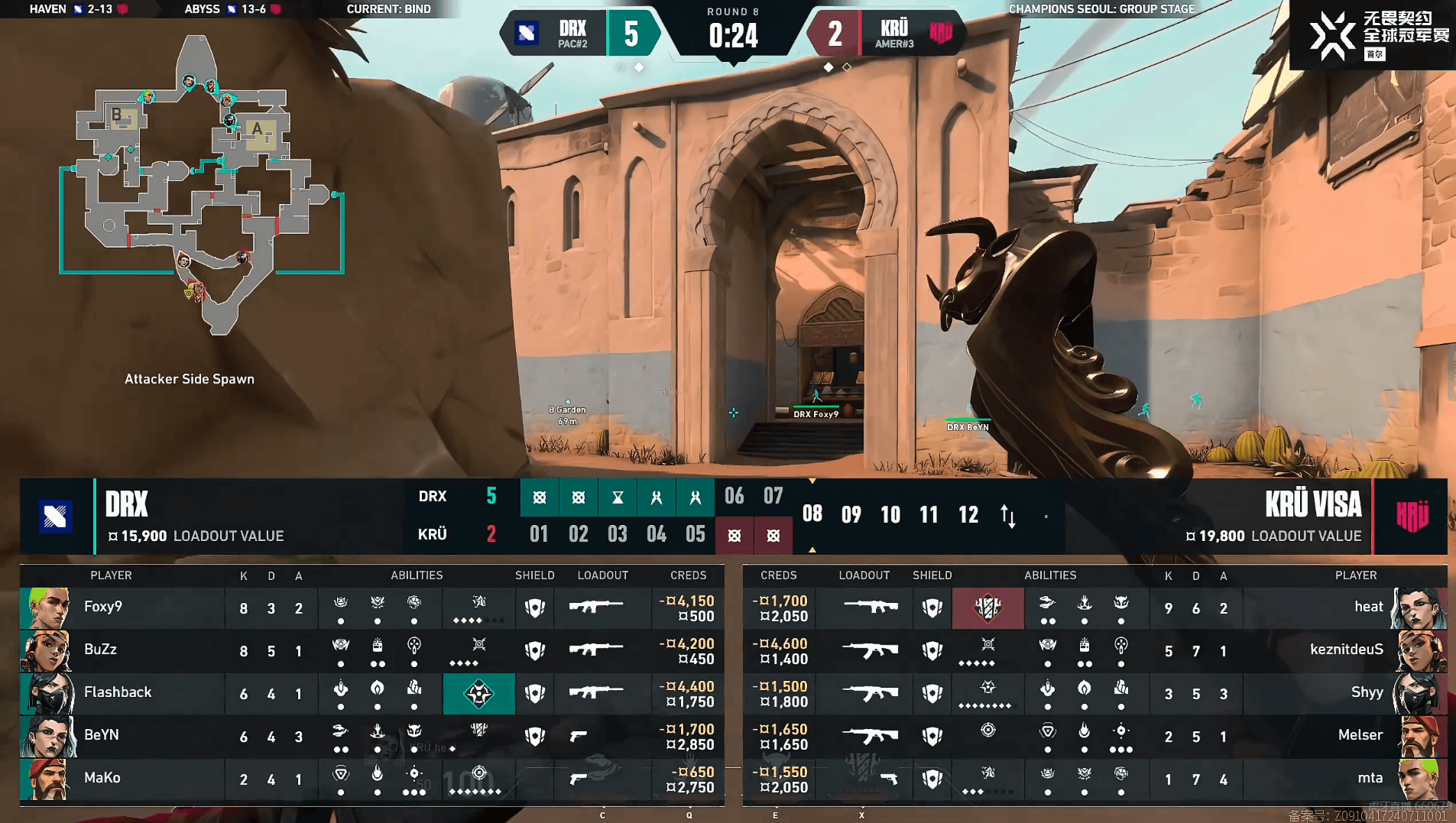Select BeYN's player row

(122, 736)
